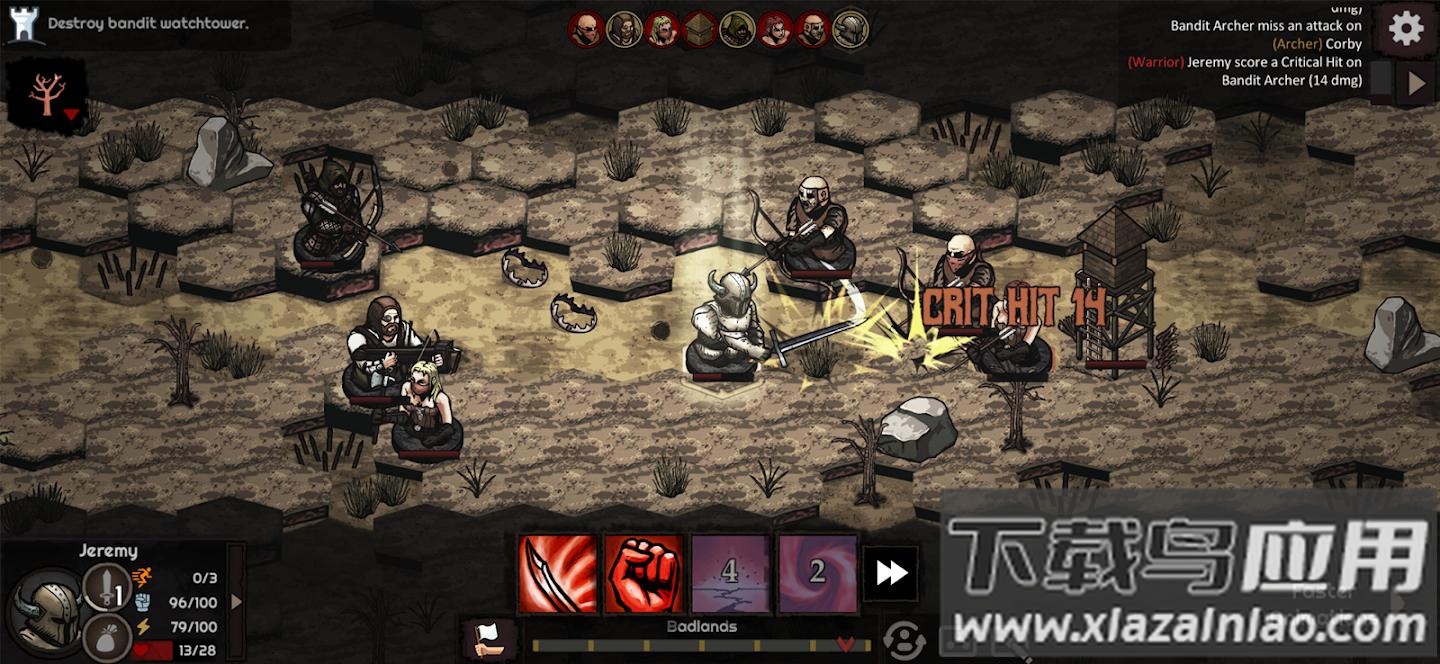
Task: Expand the combat log arrow
Action: click(1416, 84)
